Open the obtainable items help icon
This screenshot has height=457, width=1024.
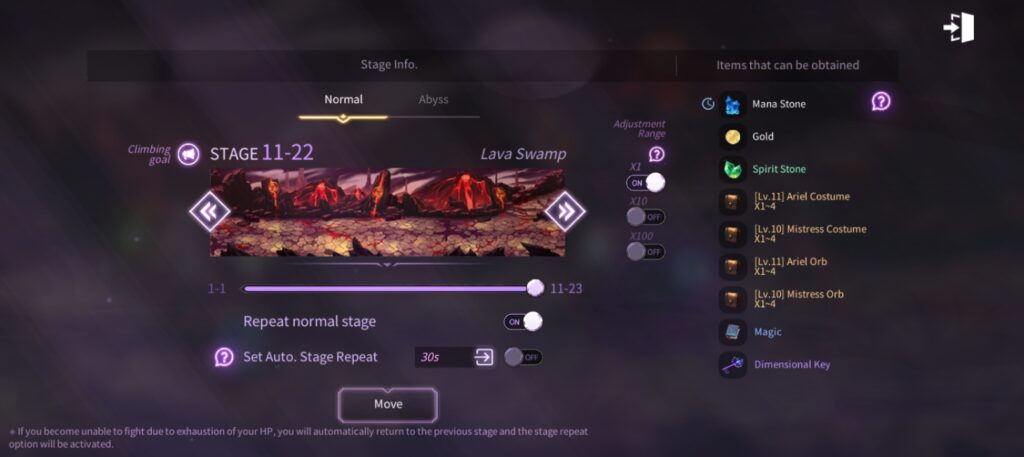point(881,101)
